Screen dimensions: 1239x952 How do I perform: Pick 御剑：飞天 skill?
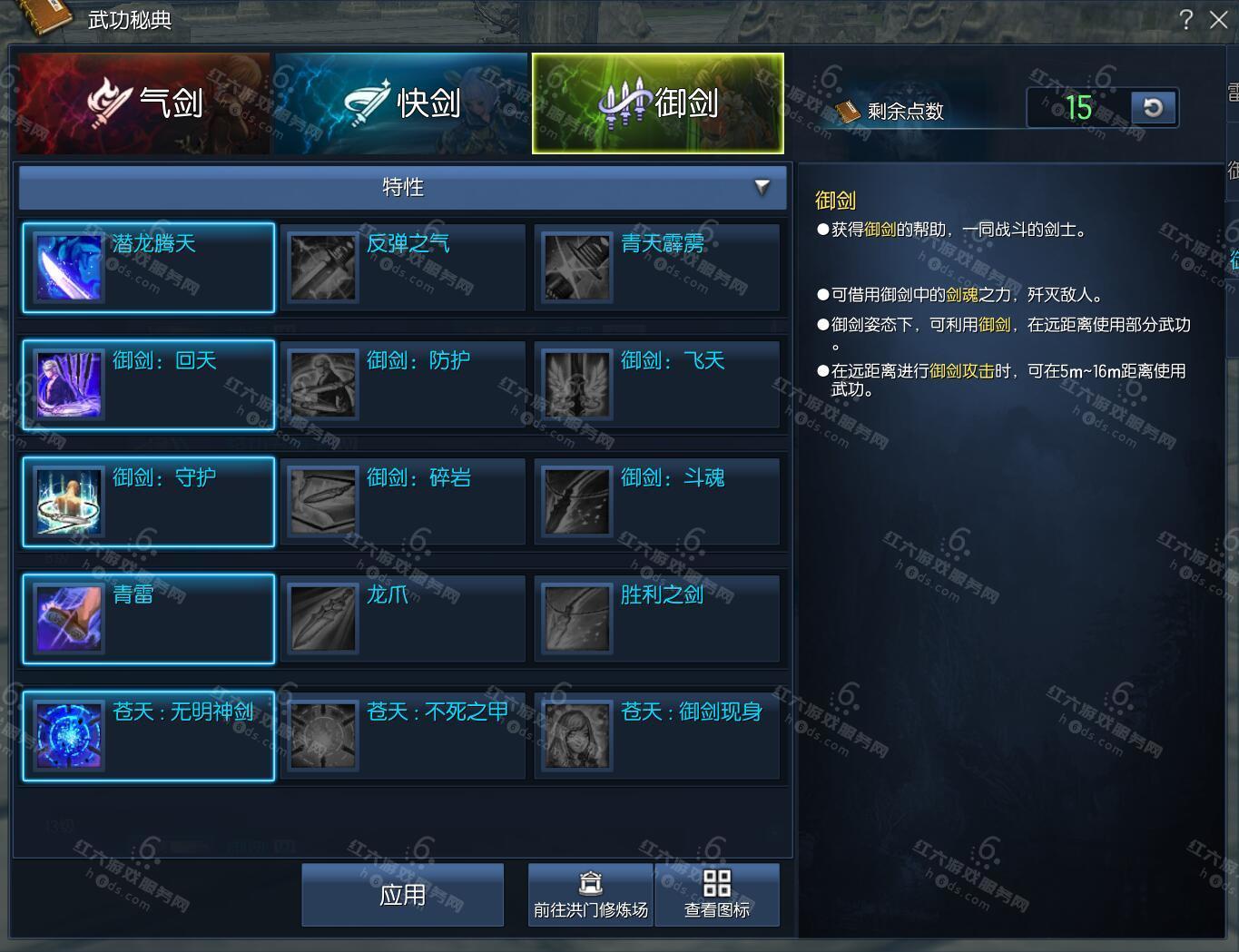point(657,385)
